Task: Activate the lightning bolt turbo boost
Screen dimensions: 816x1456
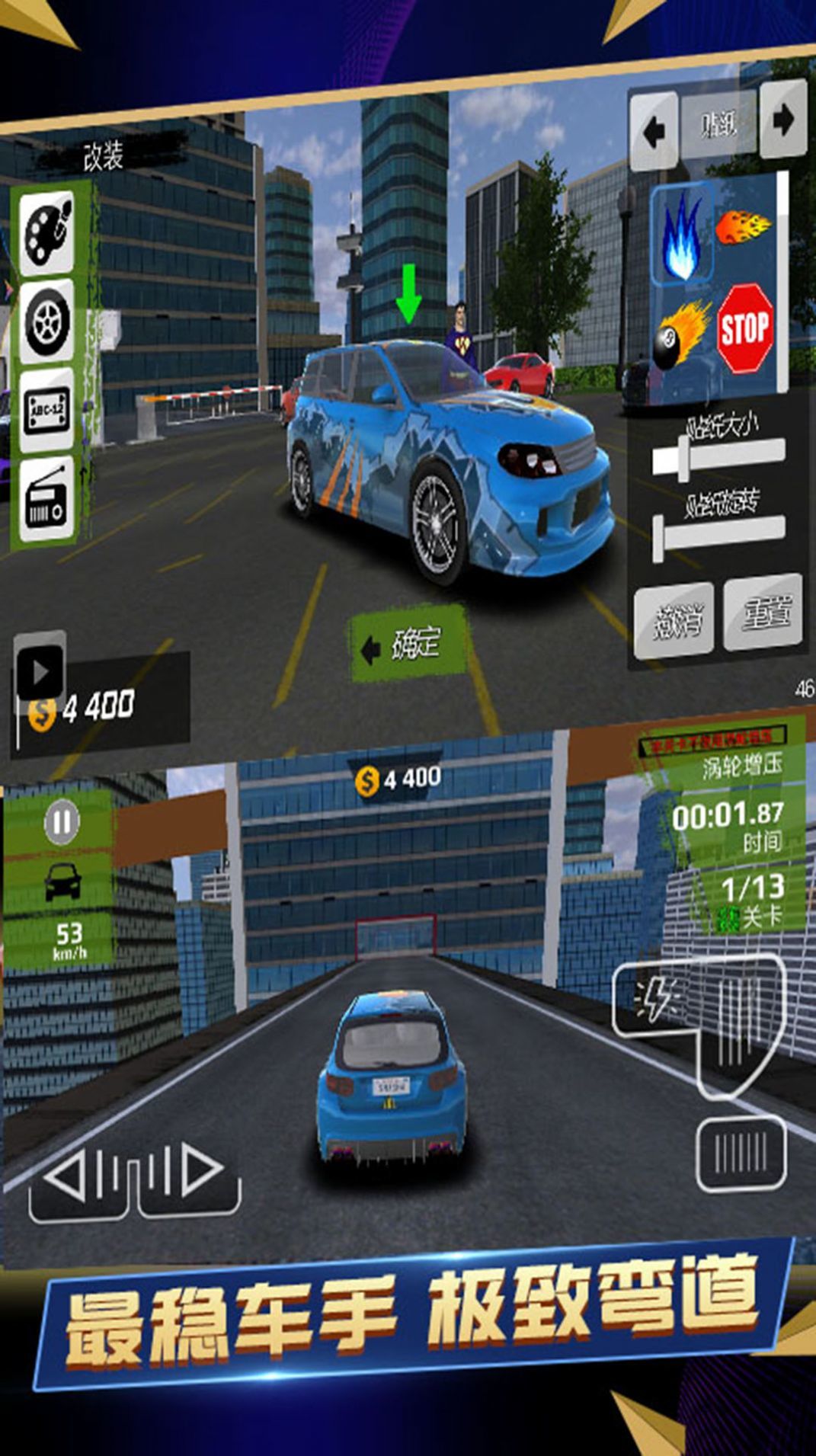Action: (x=654, y=999)
